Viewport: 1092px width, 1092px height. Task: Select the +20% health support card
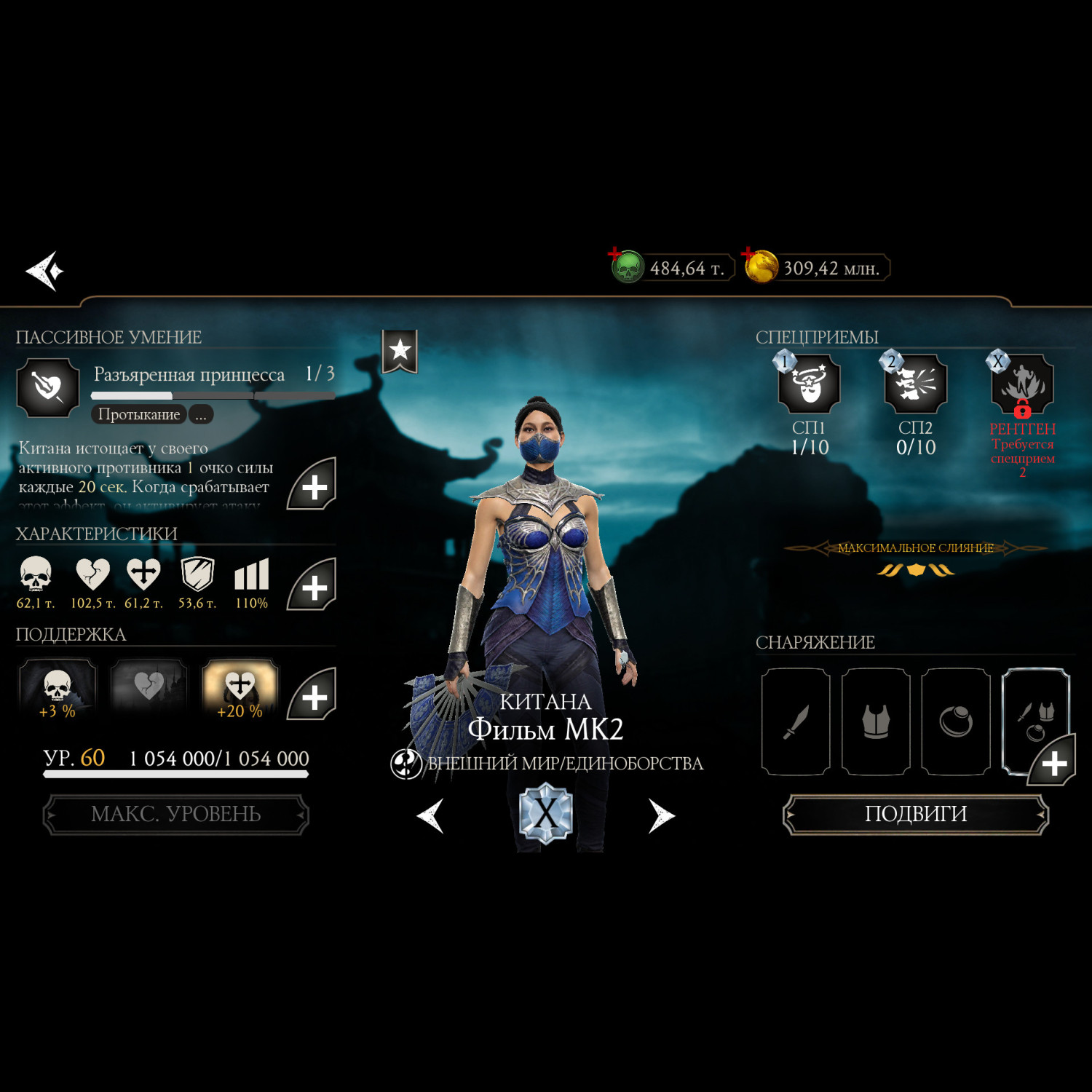240,688
